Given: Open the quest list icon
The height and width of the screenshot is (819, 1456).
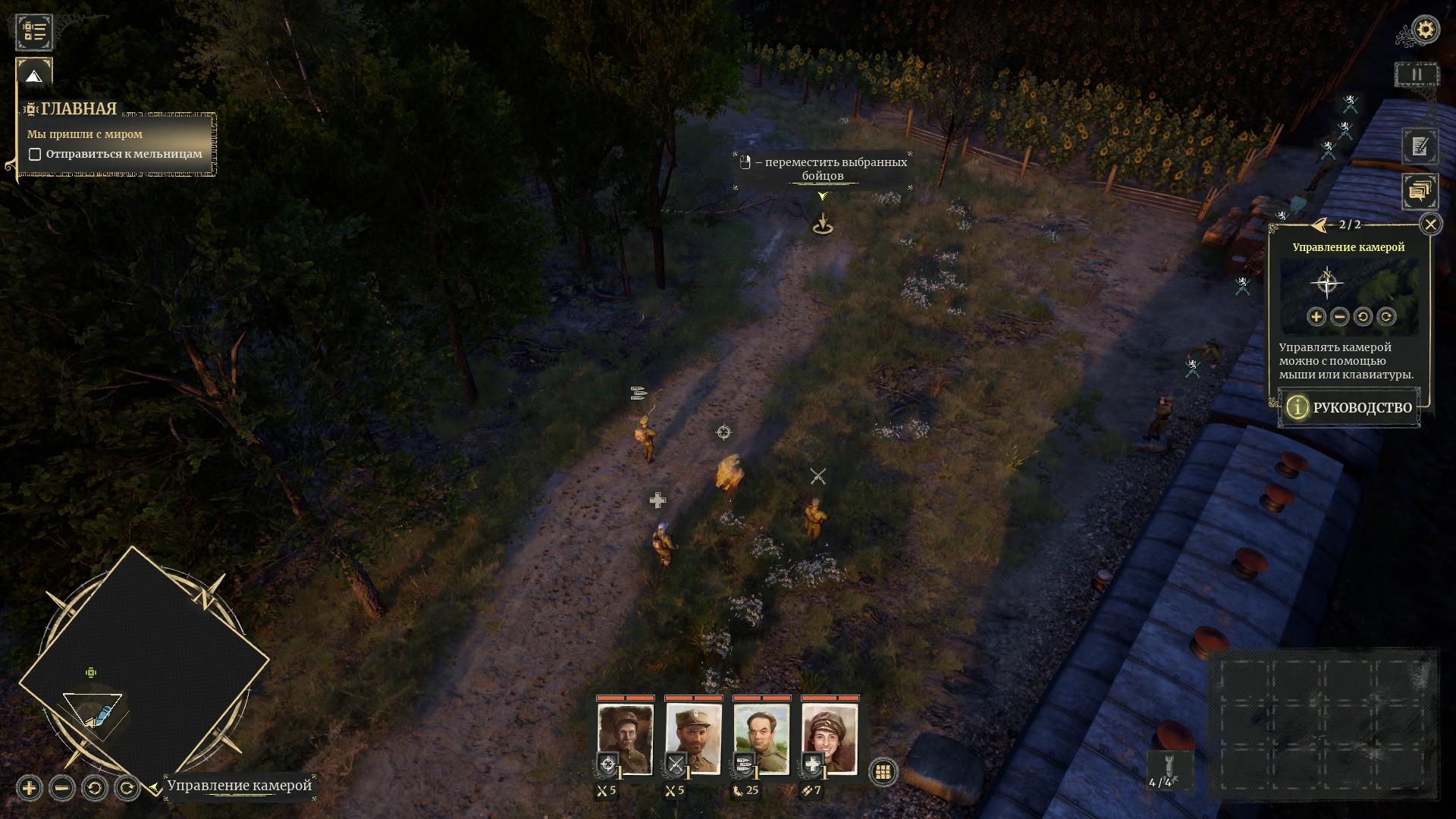Looking at the screenshot, I should coord(34,31).
